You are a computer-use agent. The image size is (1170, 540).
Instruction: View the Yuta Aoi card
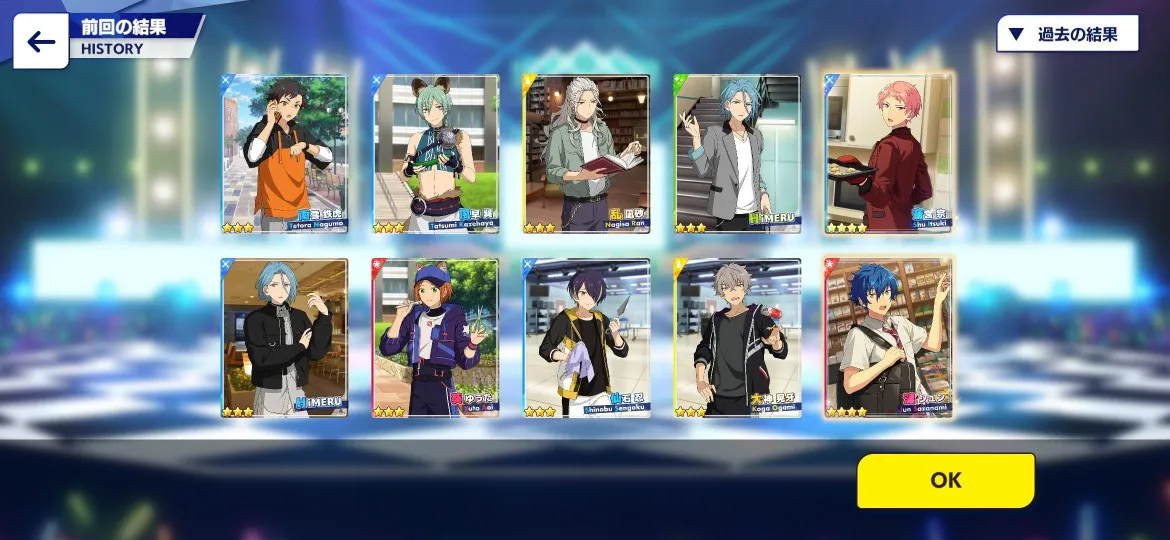(x=435, y=337)
